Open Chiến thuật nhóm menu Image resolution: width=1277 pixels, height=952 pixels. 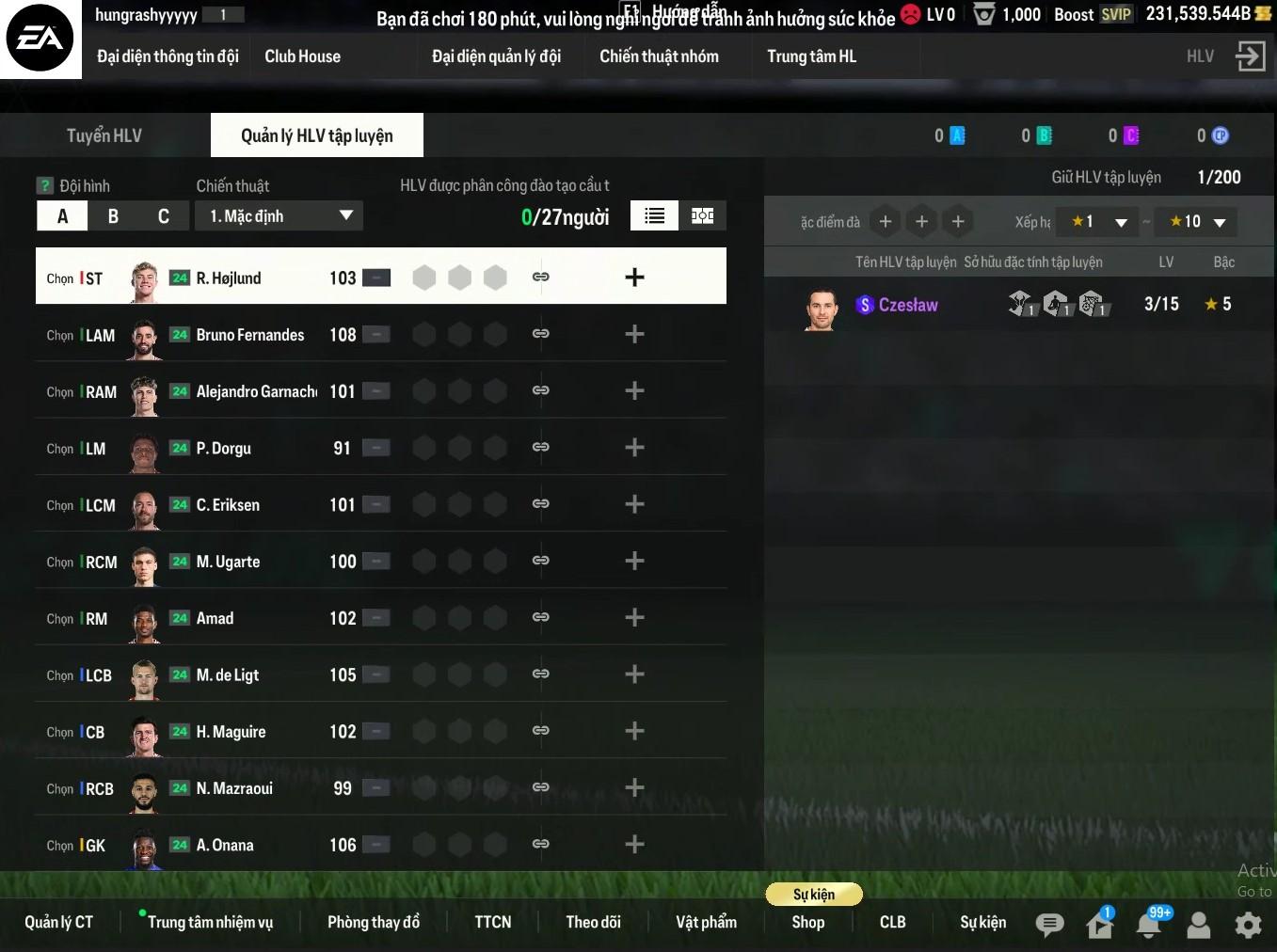click(x=659, y=56)
